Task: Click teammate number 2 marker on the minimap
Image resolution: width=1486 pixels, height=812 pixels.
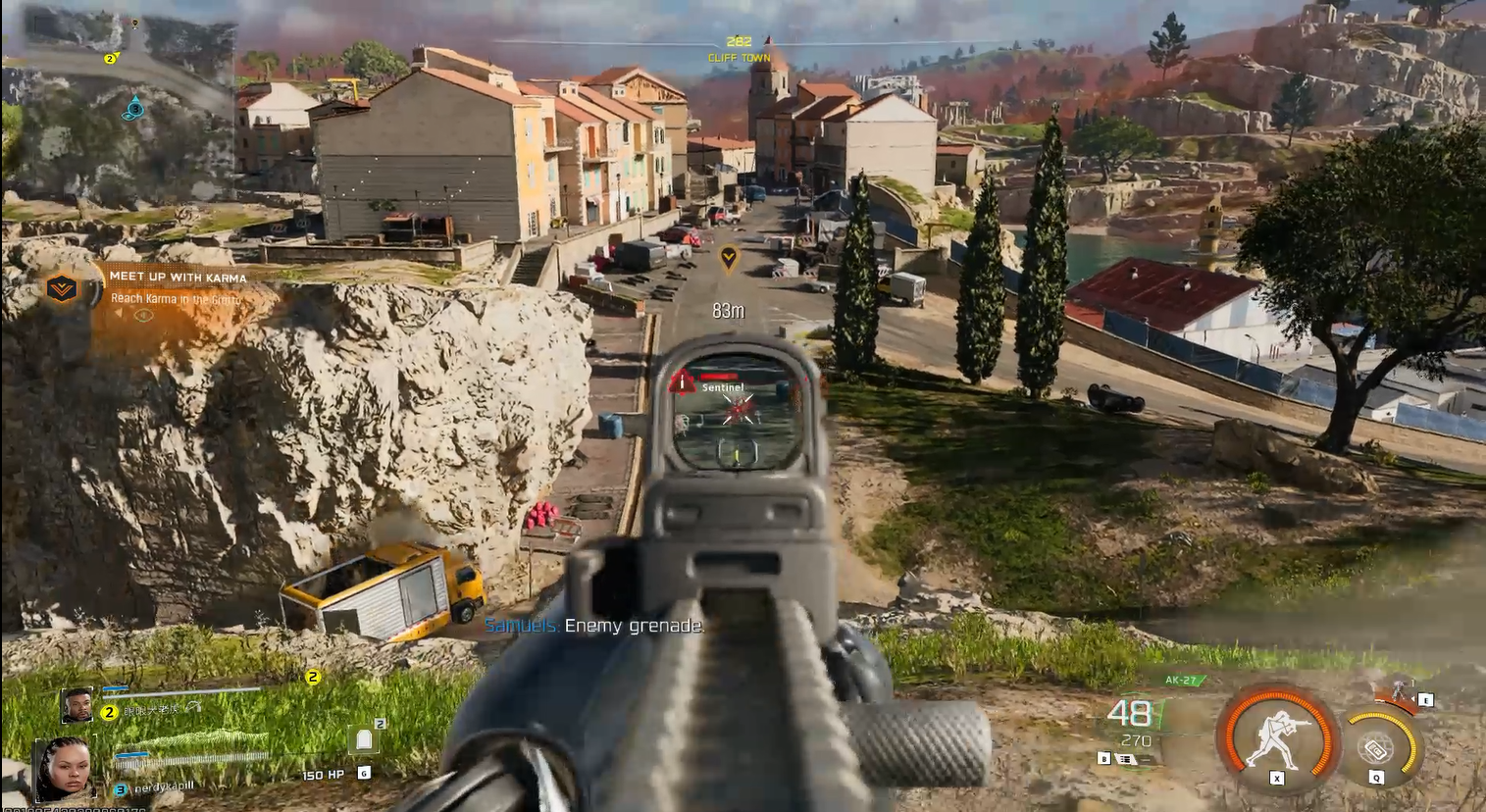Action: click(110, 59)
